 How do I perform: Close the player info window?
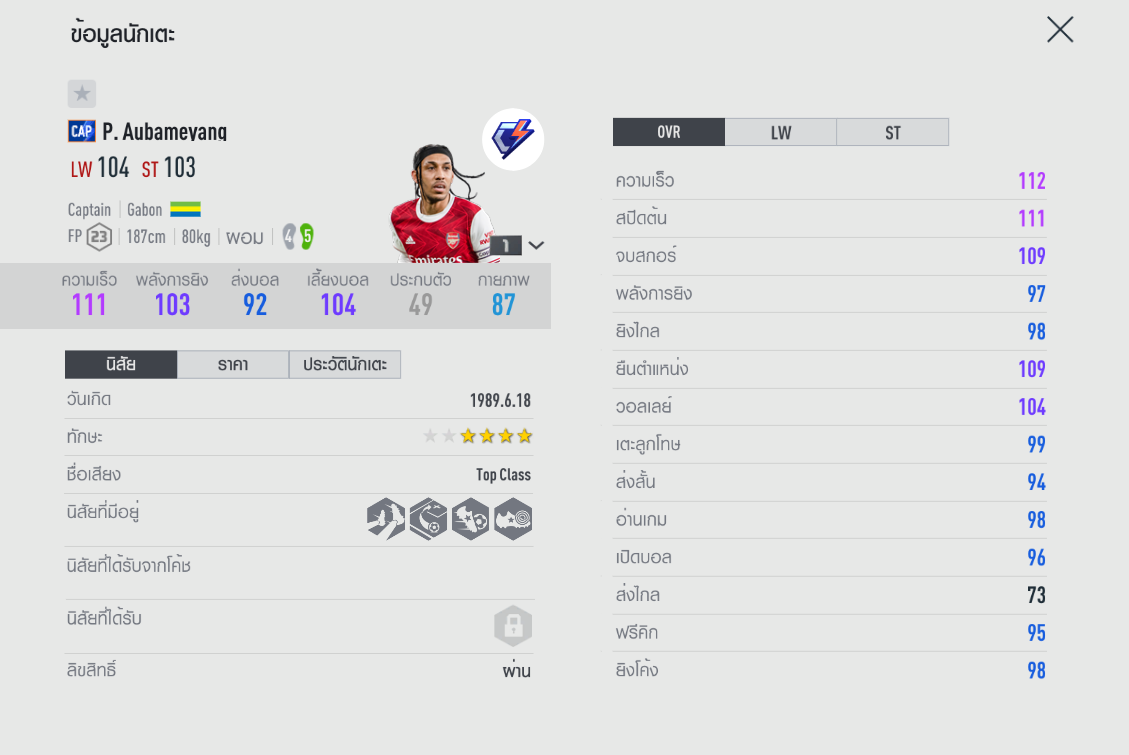click(1060, 30)
